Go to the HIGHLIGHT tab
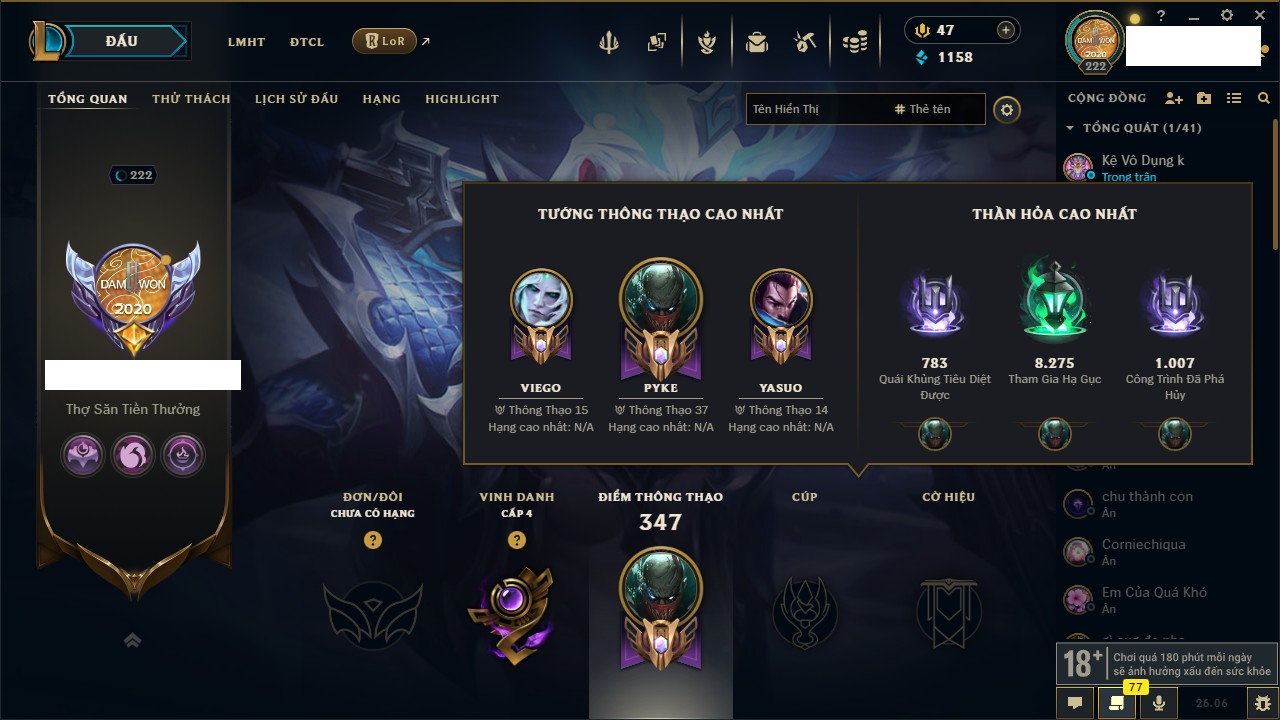1280x720 pixels. pos(461,99)
